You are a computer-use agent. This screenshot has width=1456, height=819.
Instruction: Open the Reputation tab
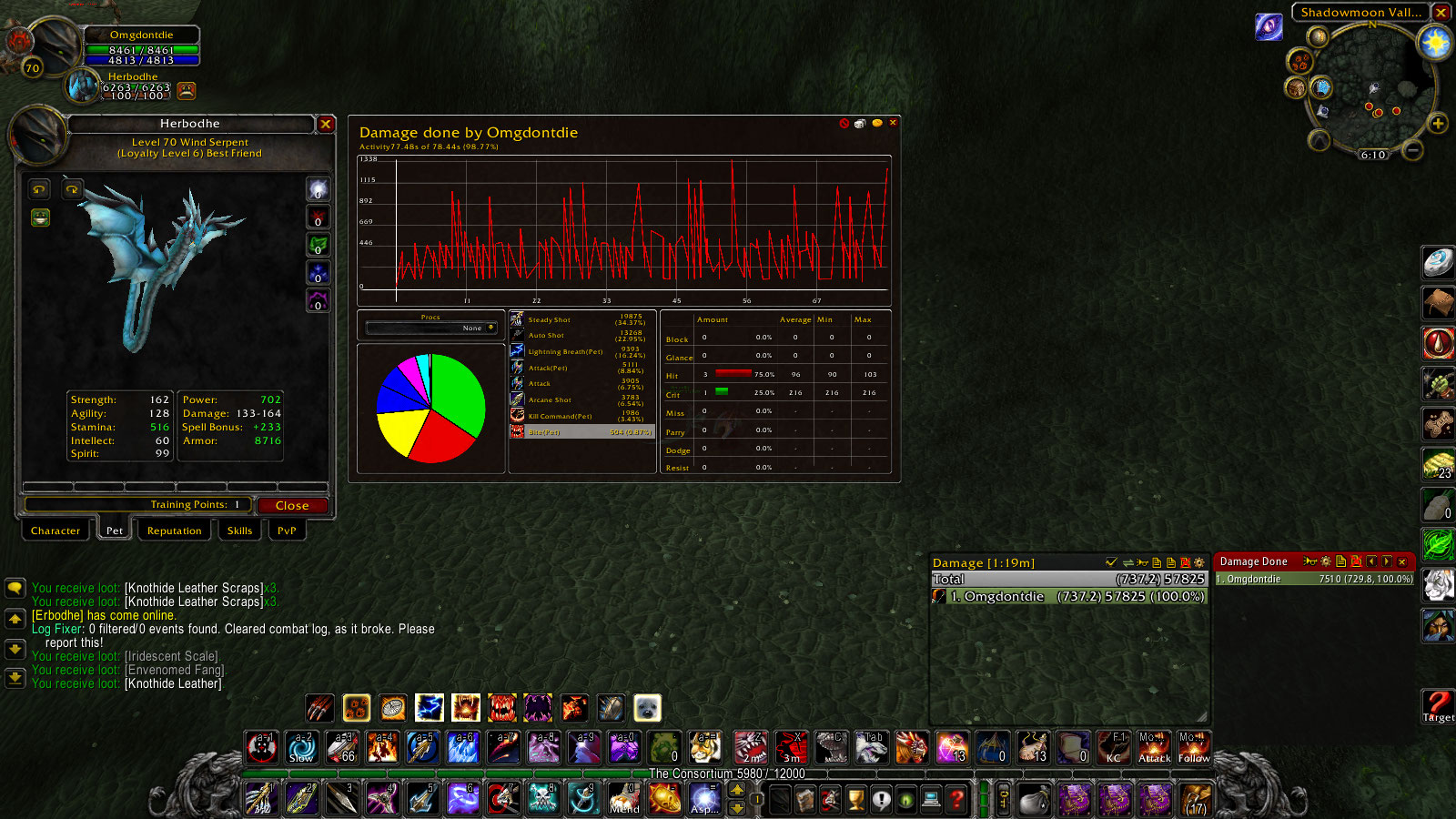click(174, 531)
